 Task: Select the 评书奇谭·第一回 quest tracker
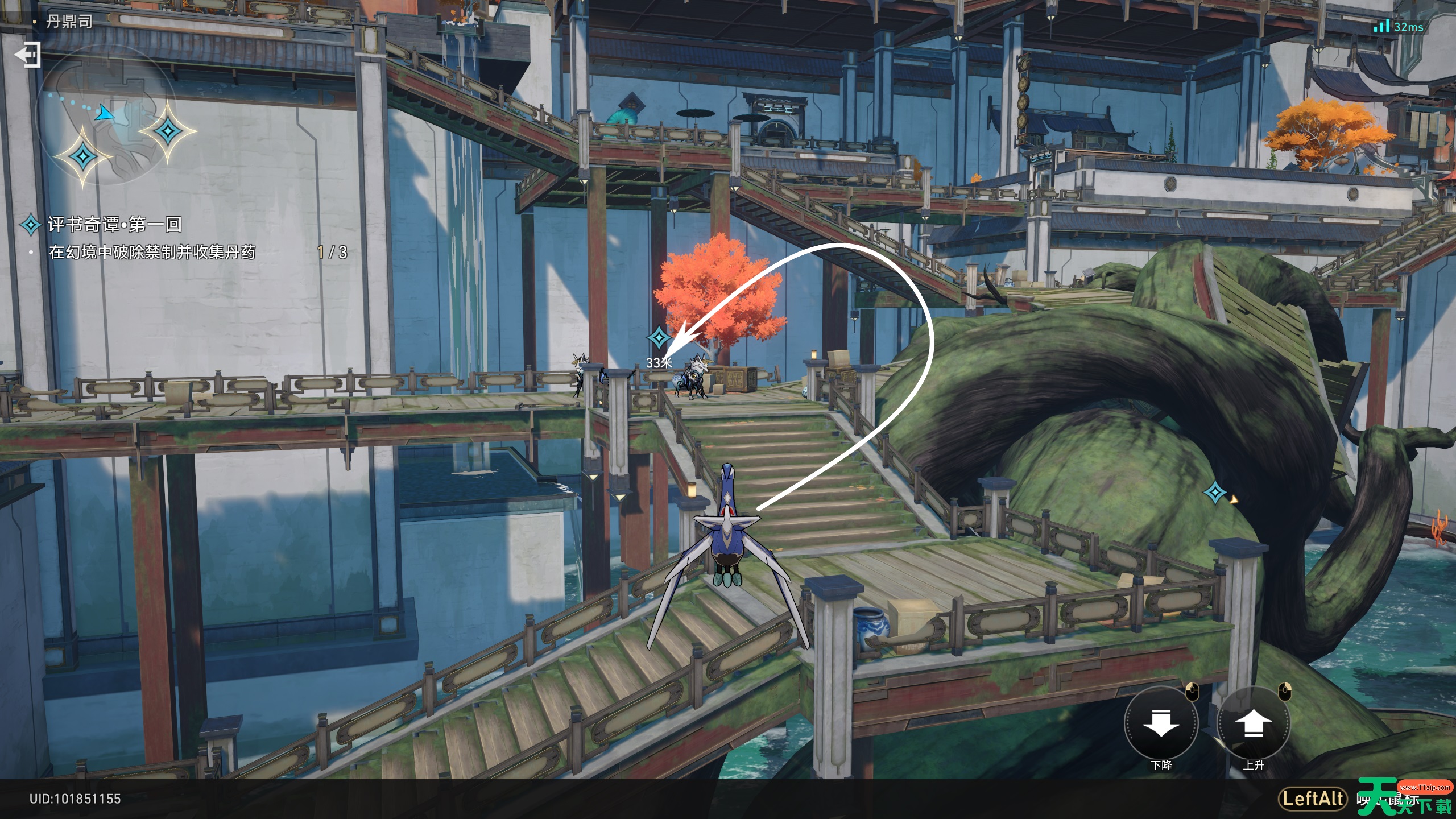115,225
